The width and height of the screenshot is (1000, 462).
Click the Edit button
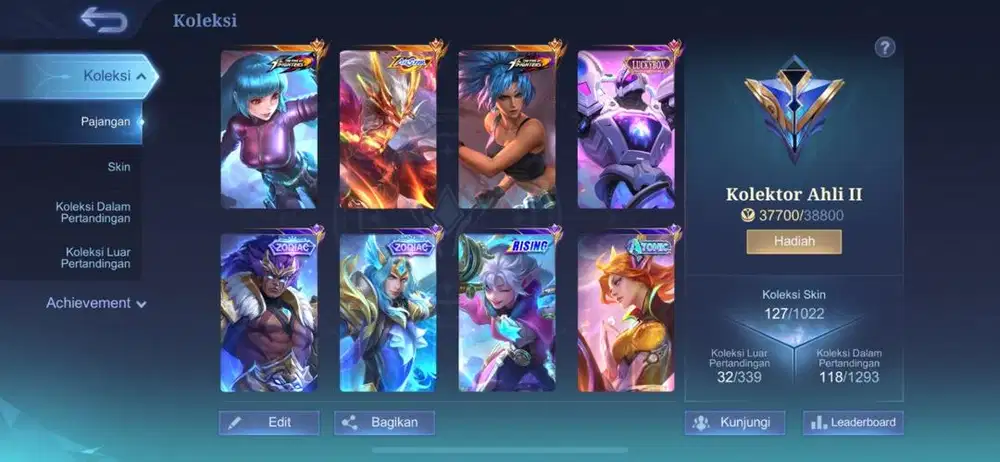(x=269, y=423)
